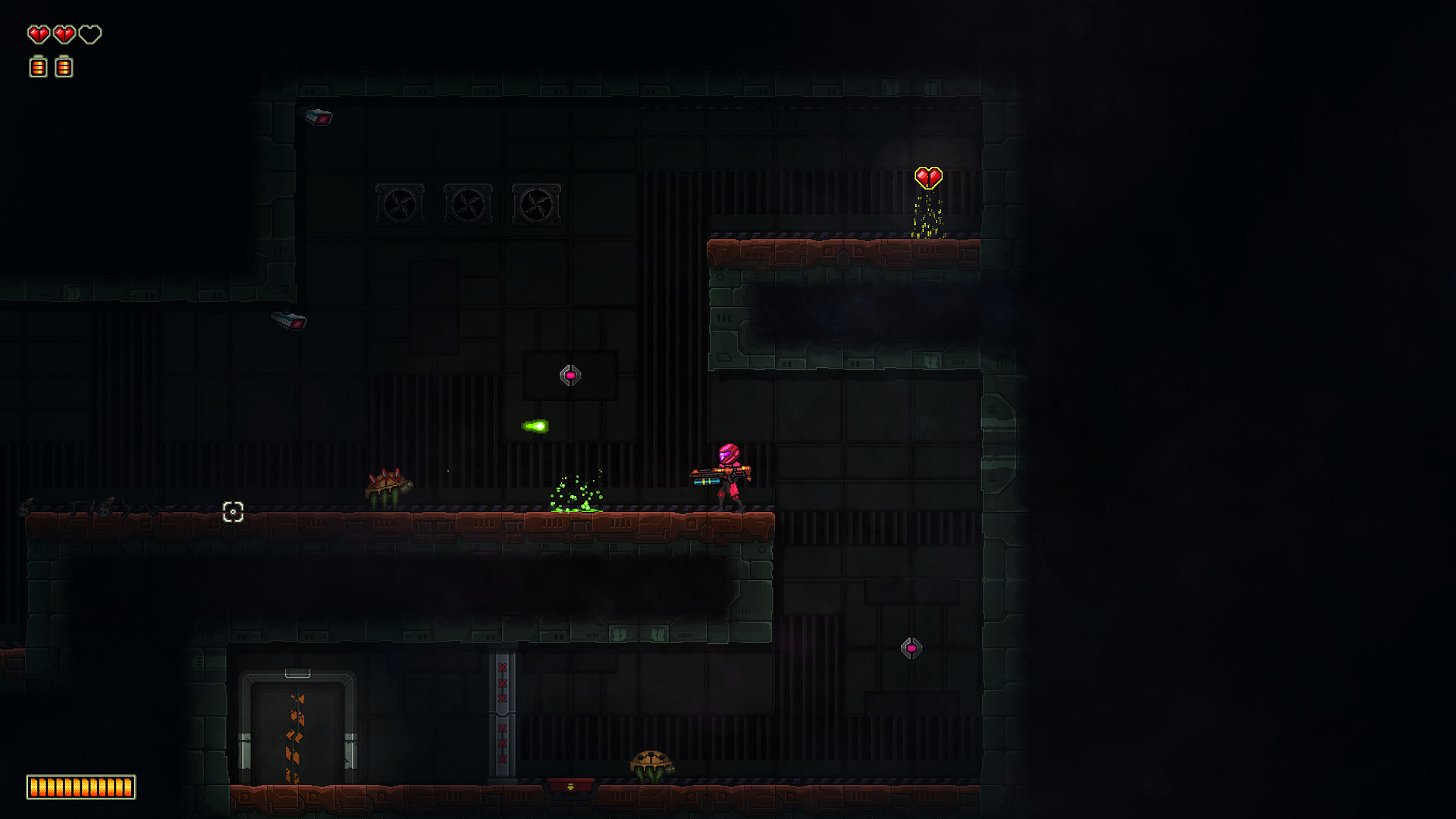This screenshot has width=1456, height=819.
Task: Click the pink drone in the lower right area
Action: pyautogui.click(x=910, y=648)
